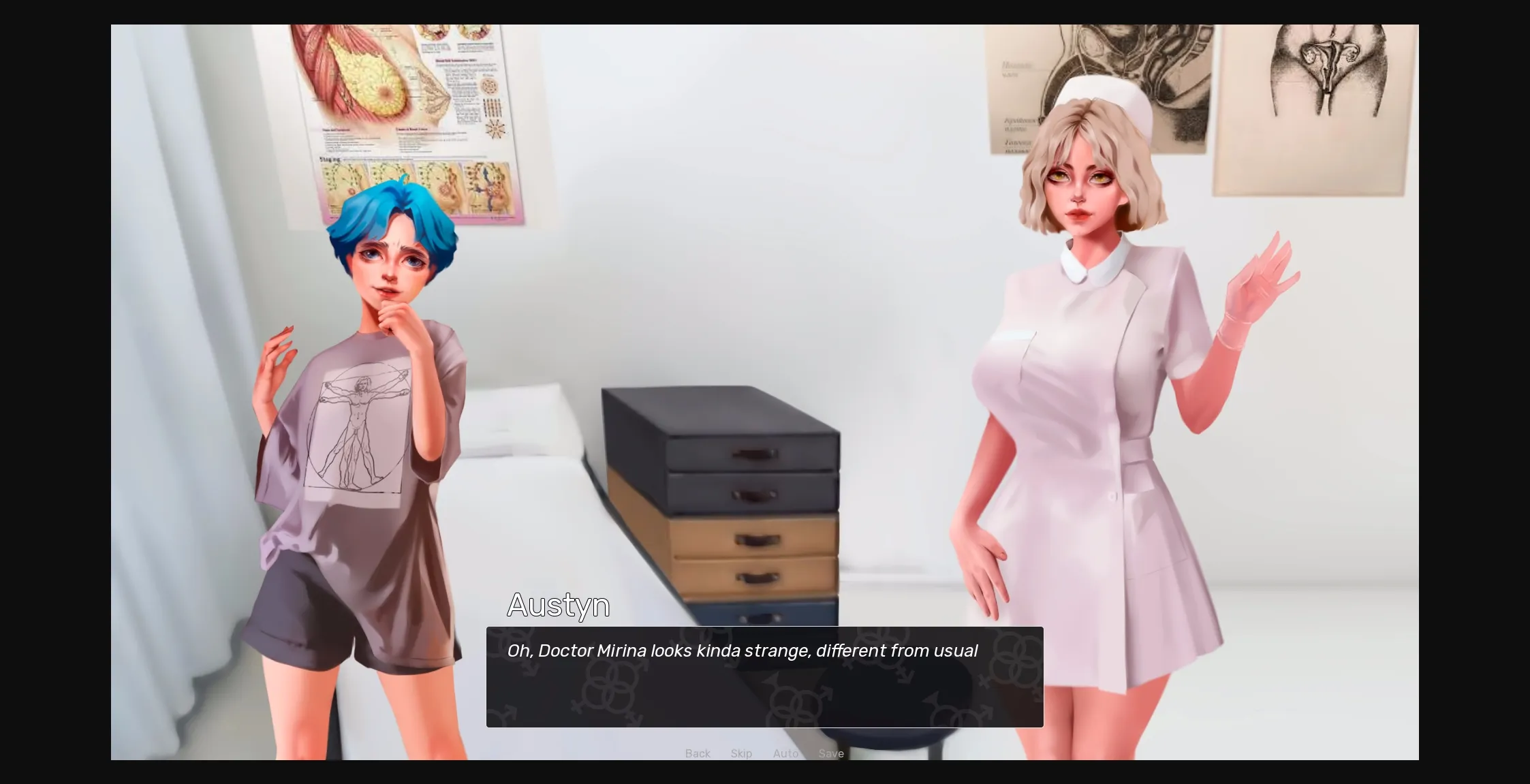
Task: Click the dialogue text about Doctor Mirina
Action: (742, 650)
